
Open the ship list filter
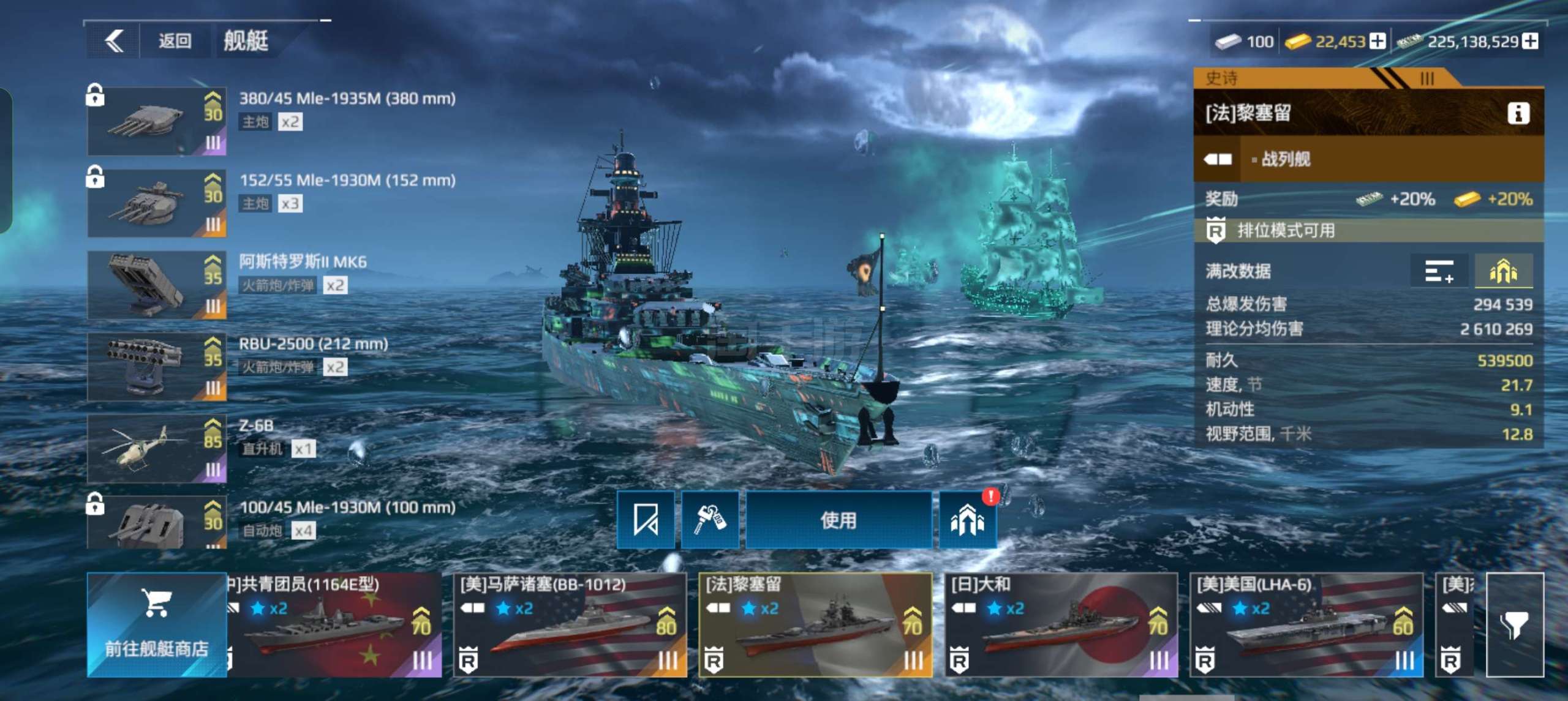coord(1515,624)
